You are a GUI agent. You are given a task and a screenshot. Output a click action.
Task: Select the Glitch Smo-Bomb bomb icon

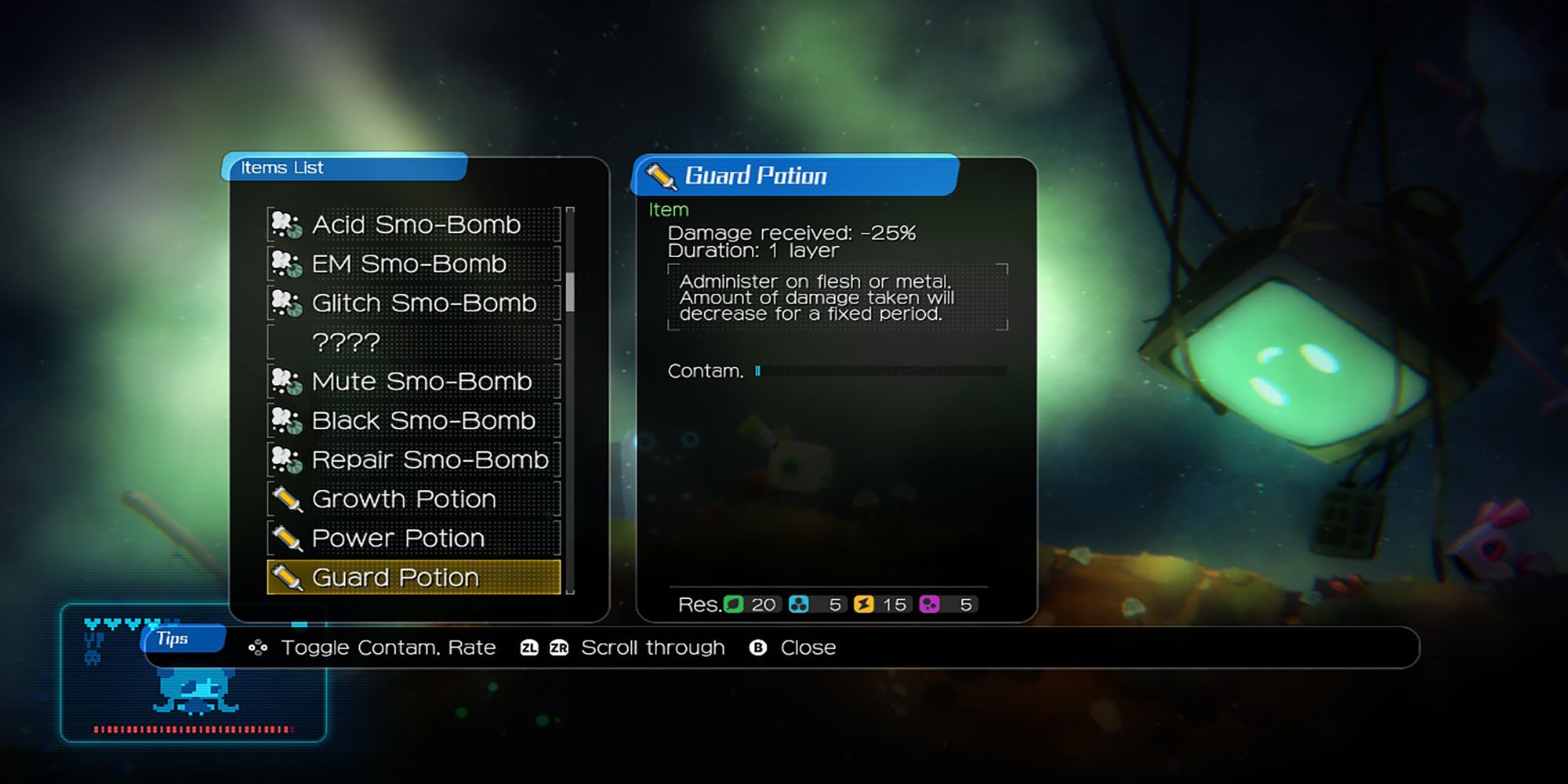[287, 303]
